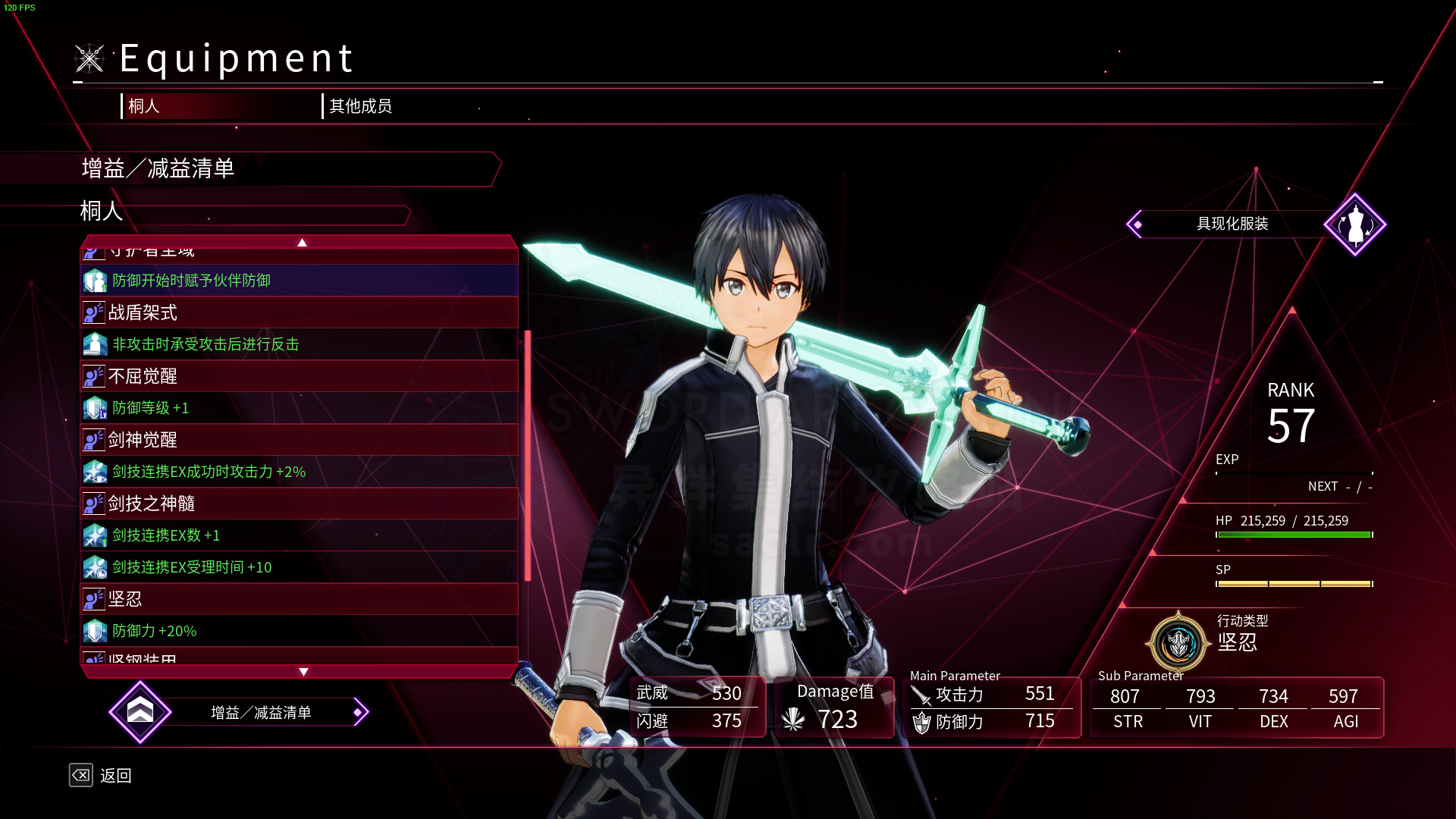Select 剑技连携EX成功时攻击力 +2% row

pyautogui.click(x=299, y=472)
